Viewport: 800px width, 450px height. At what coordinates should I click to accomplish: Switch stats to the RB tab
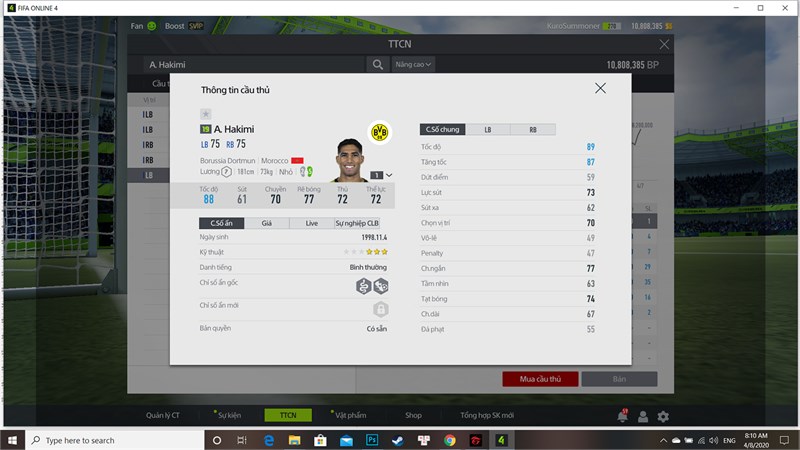click(x=532, y=129)
